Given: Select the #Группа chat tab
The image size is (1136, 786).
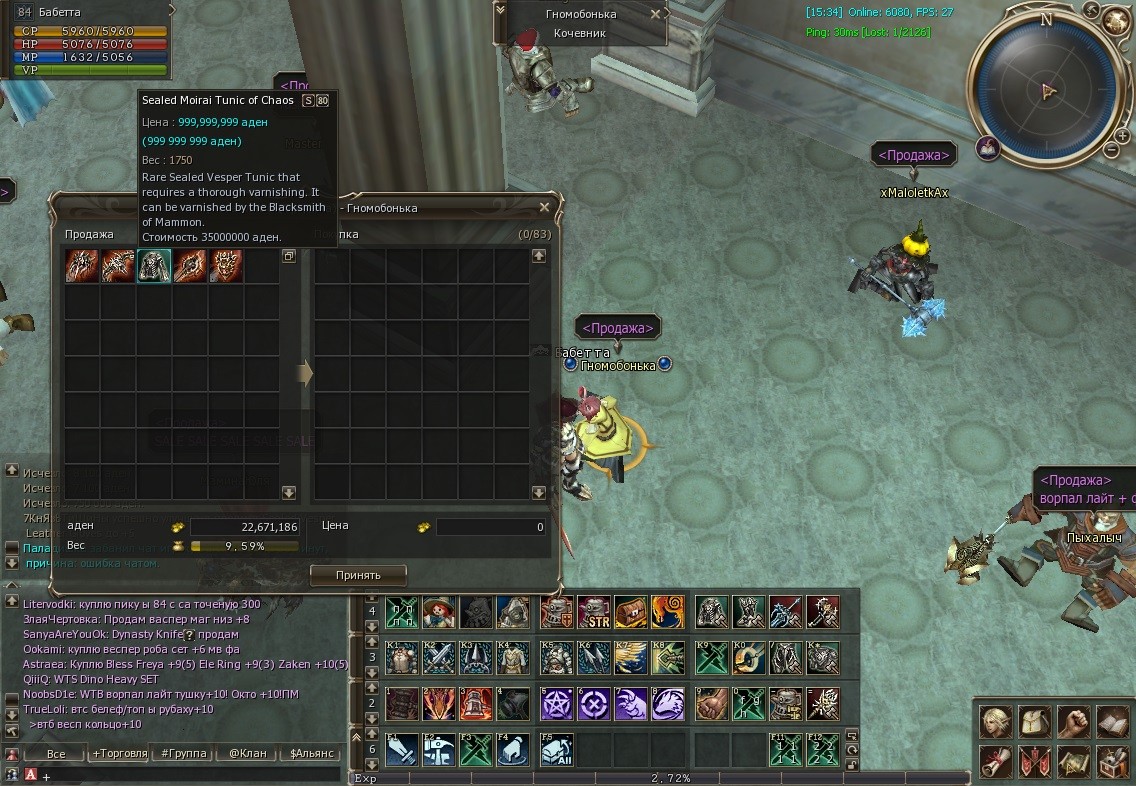Looking at the screenshot, I should click(183, 753).
